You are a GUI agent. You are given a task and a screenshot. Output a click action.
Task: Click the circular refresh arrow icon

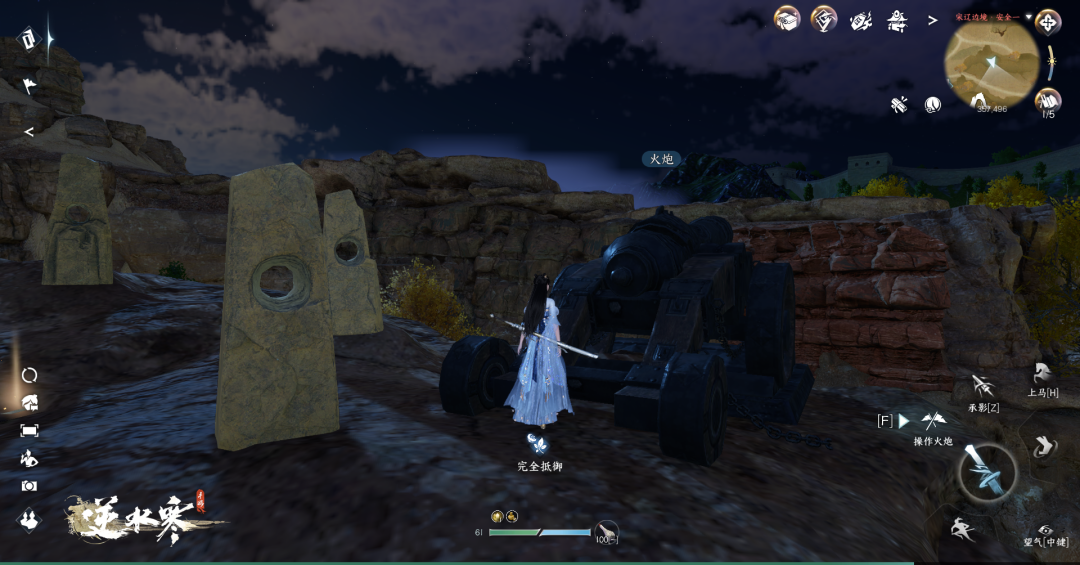pyautogui.click(x=29, y=375)
